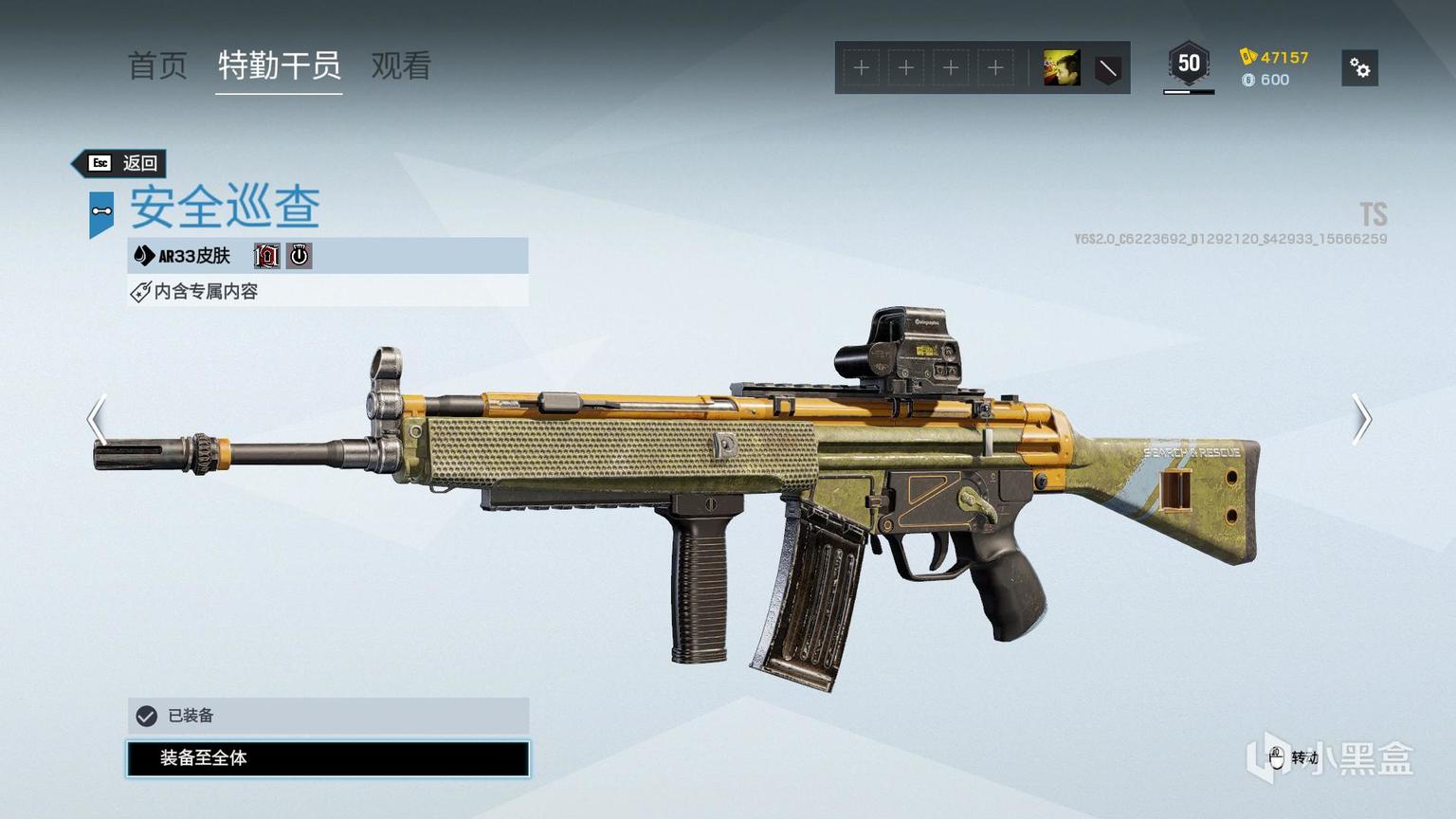Open the gear settings menu

tap(1359, 68)
